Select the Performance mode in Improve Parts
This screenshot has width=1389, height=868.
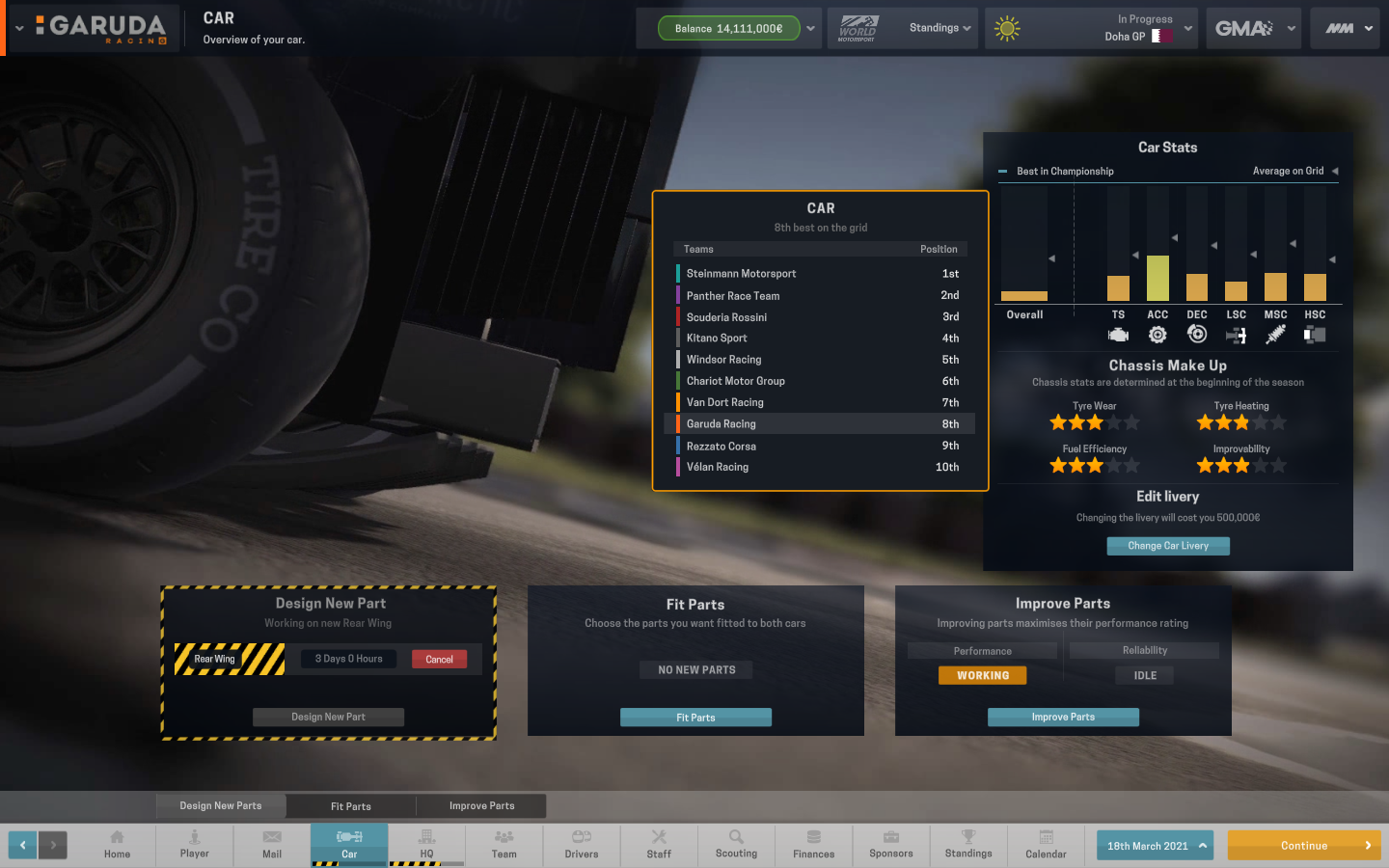981,650
